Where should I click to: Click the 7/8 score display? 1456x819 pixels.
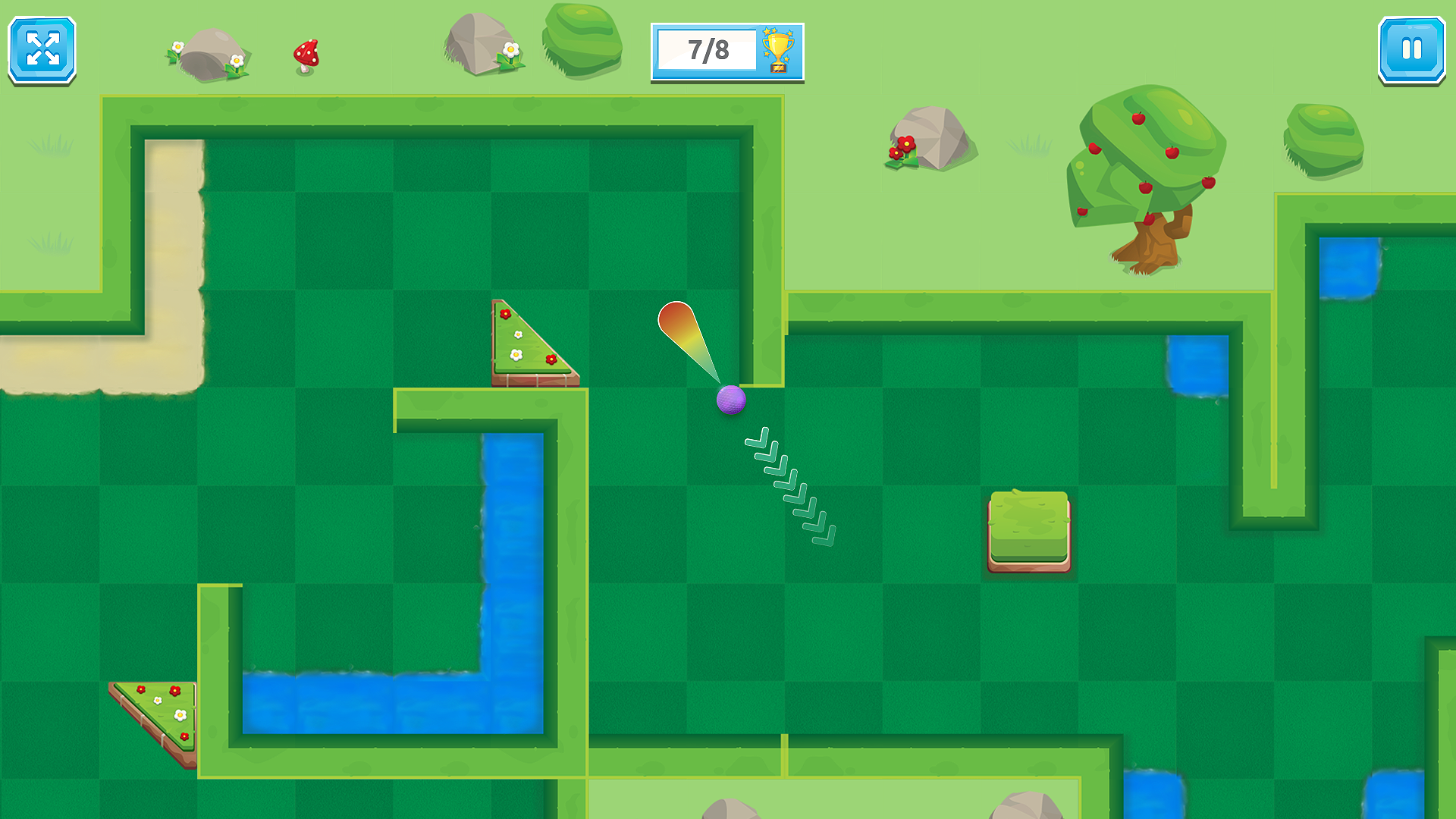[708, 49]
